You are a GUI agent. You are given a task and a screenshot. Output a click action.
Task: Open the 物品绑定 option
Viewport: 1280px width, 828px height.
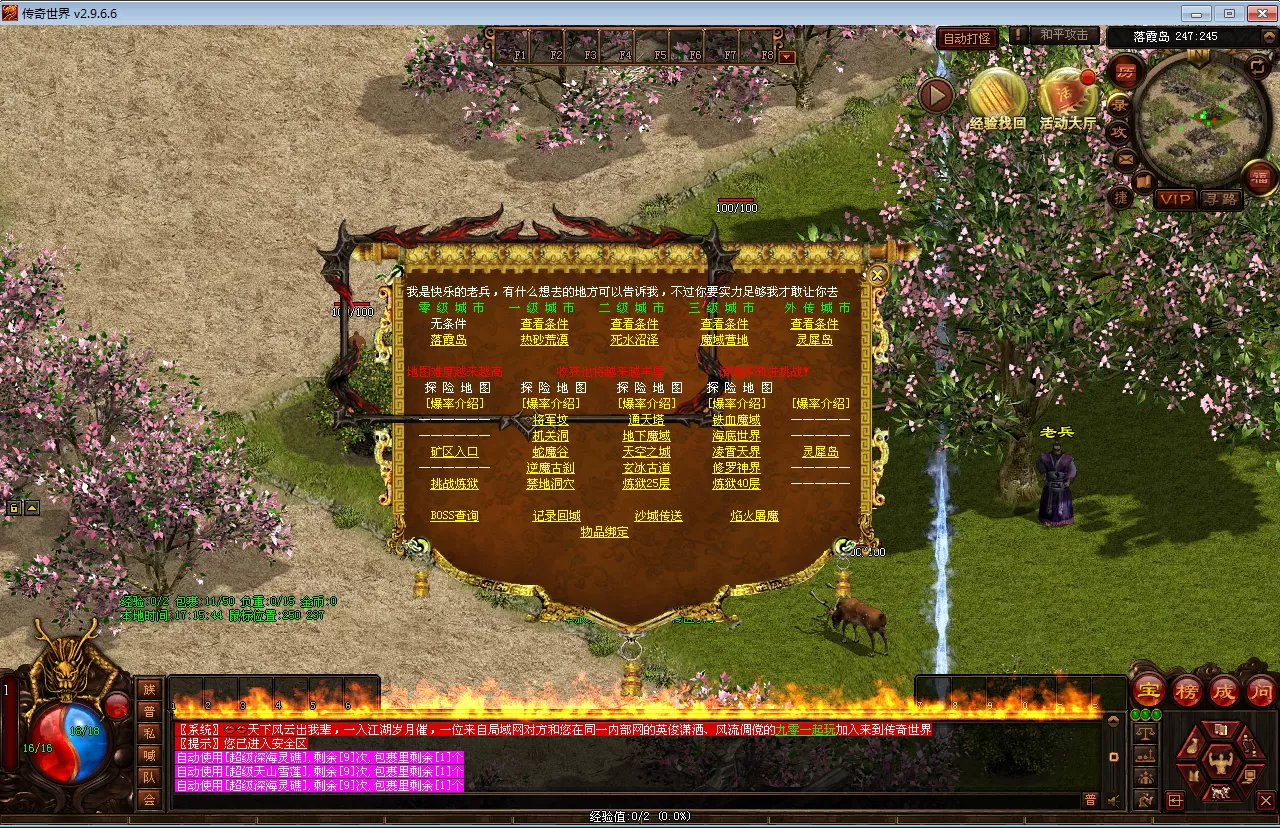click(x=604, y=532)
